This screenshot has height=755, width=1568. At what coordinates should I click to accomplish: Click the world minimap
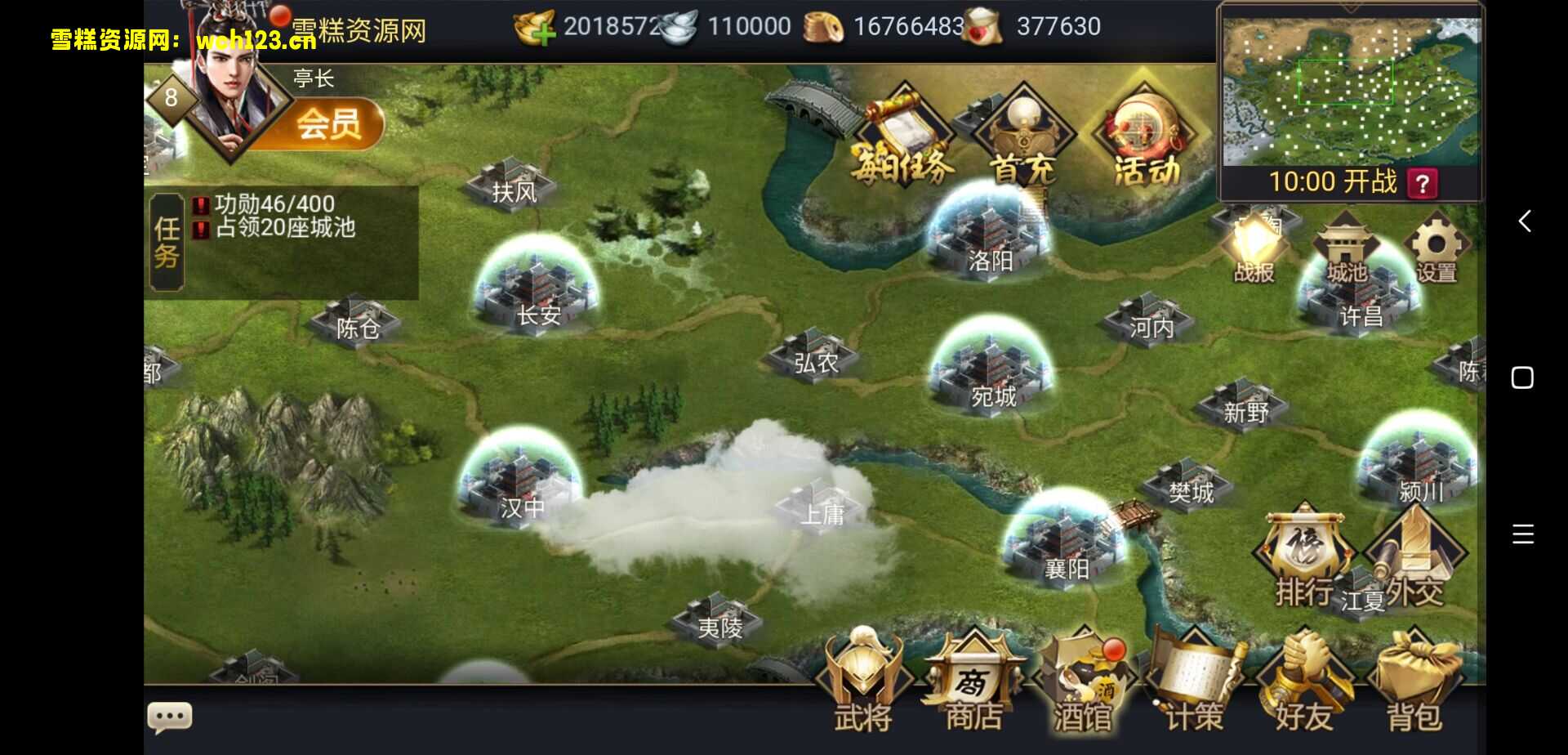1350,90
